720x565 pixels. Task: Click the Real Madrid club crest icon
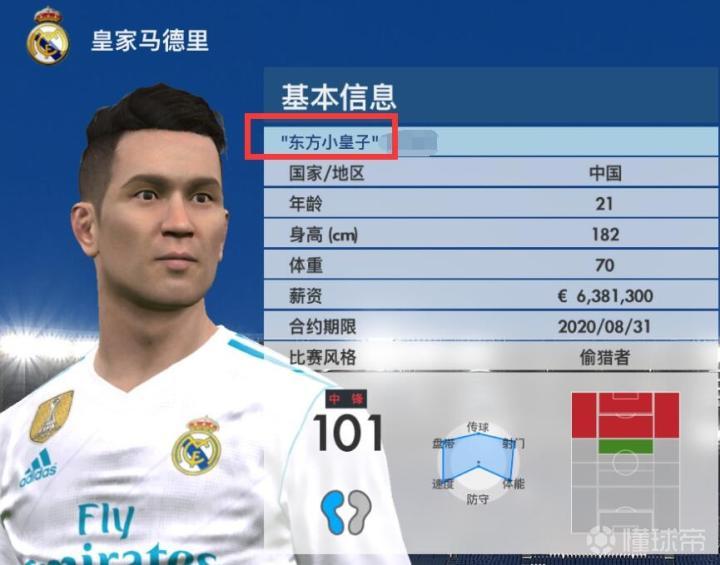(47, 38)
